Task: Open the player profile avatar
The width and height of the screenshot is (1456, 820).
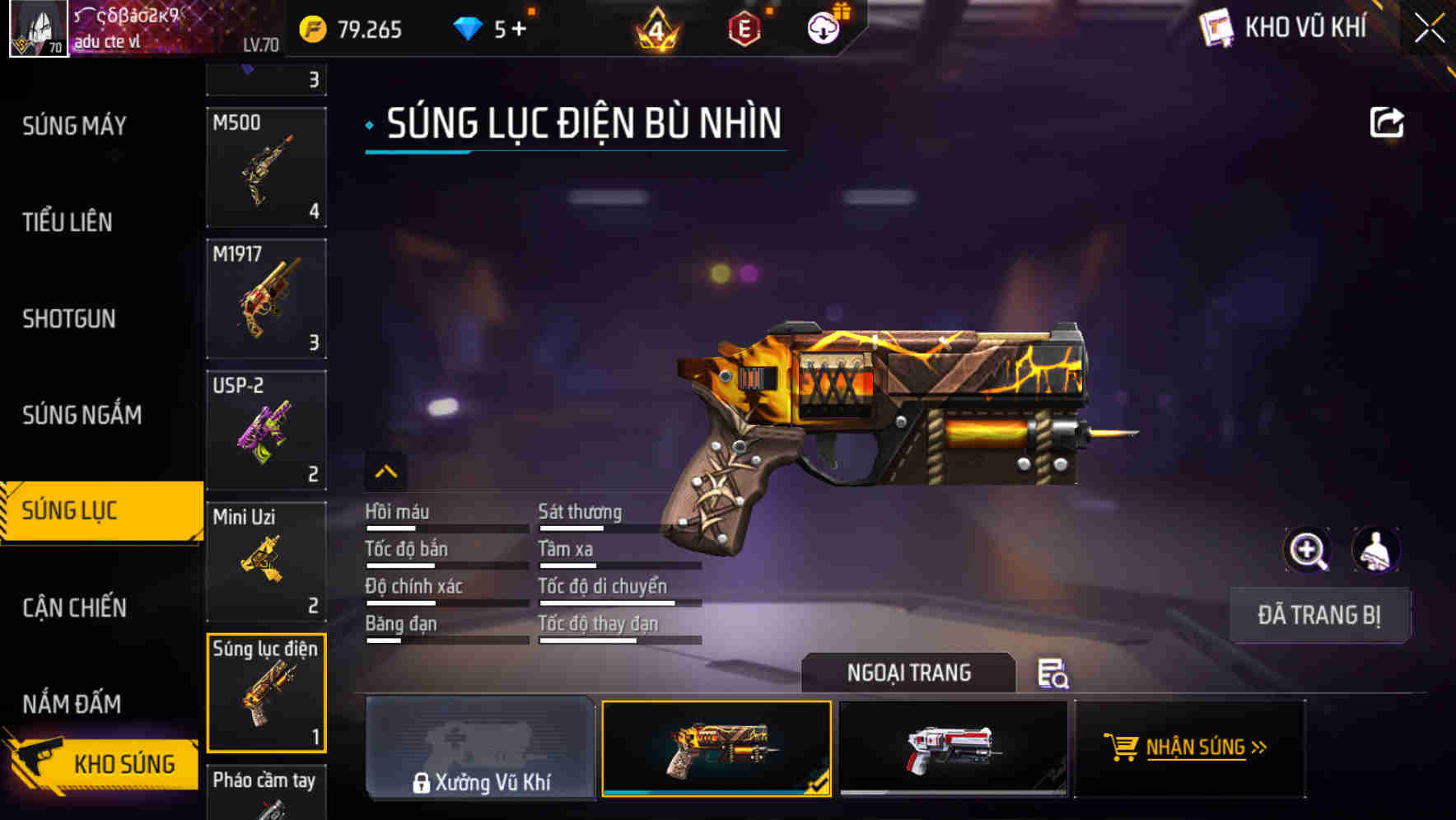Action: click(x=38, y=29)
